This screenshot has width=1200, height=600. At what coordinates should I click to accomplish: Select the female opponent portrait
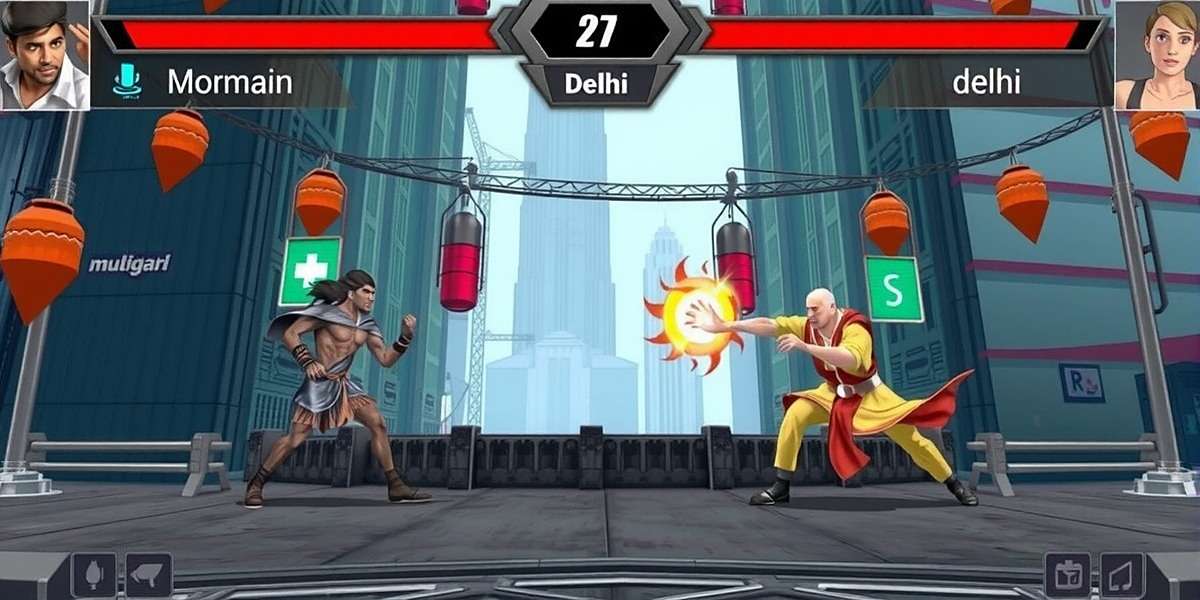point(1157,54)
